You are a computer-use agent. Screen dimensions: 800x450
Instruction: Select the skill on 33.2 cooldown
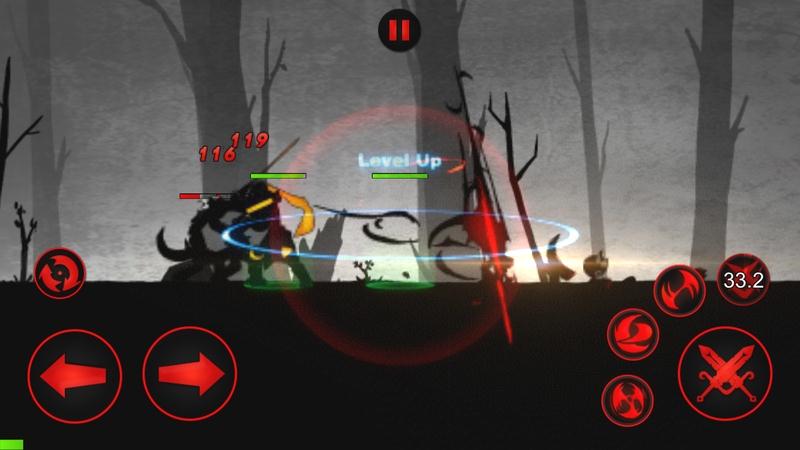tap(743, 280)
